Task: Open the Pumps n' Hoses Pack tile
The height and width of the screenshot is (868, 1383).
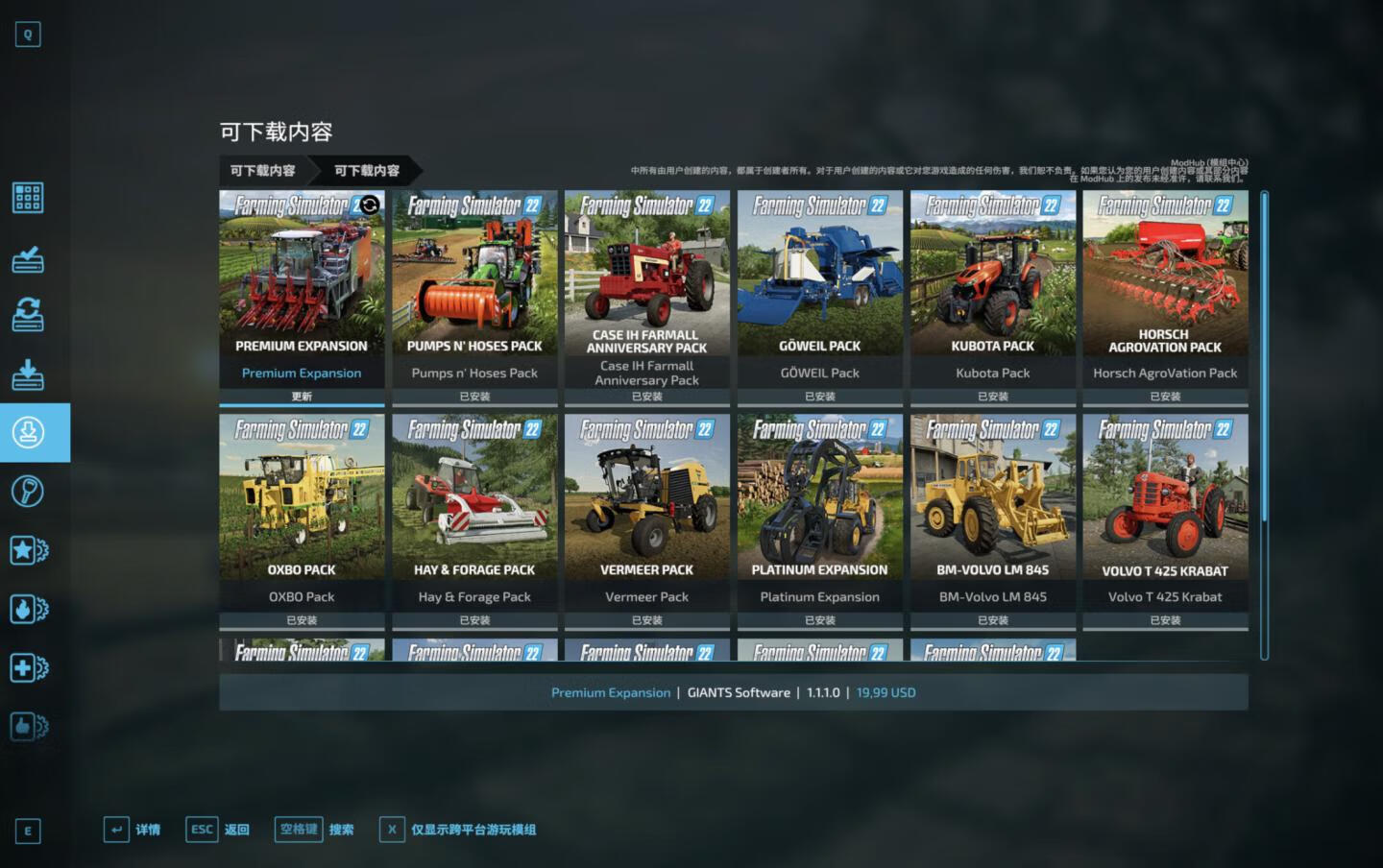Action: coord(474,288)
